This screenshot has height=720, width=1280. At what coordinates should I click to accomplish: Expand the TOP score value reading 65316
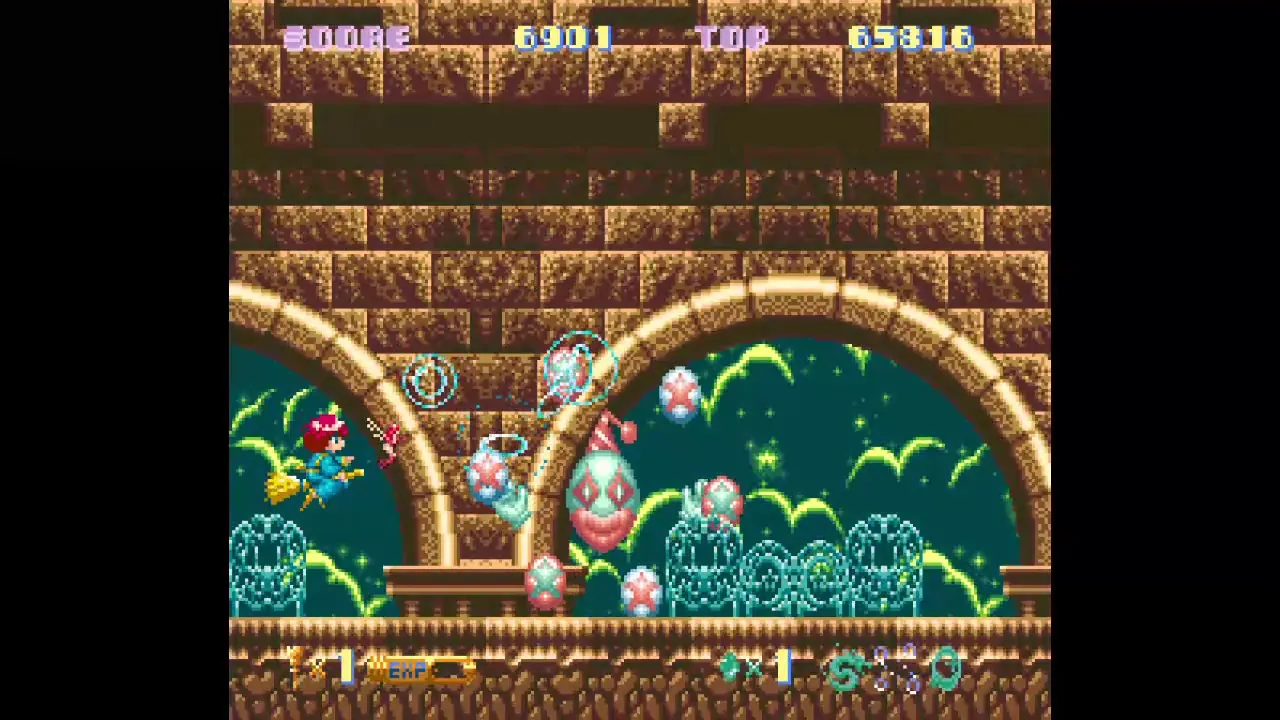910,38
